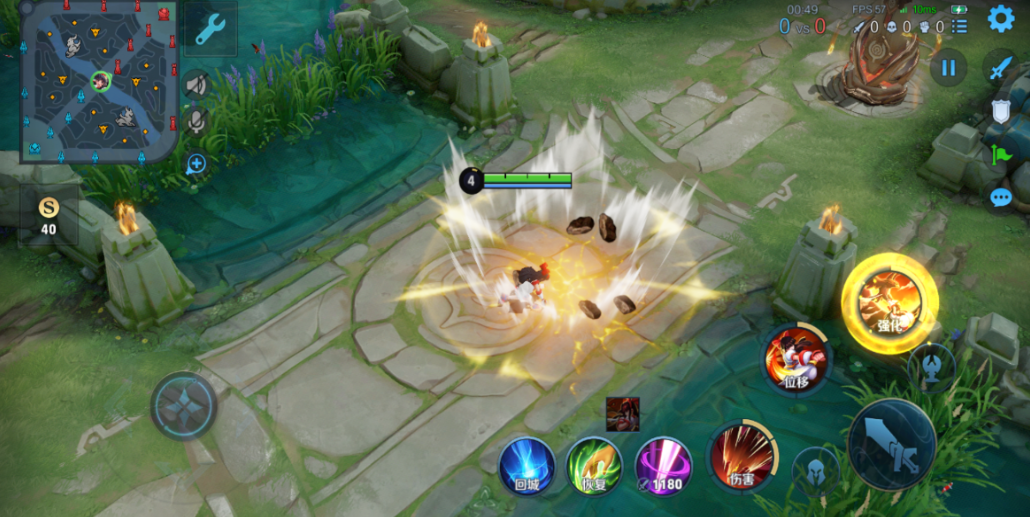Viewport: 1030px width, 517px height.
Task: Activate the 回城 recall skill
Action: (527, 465)
